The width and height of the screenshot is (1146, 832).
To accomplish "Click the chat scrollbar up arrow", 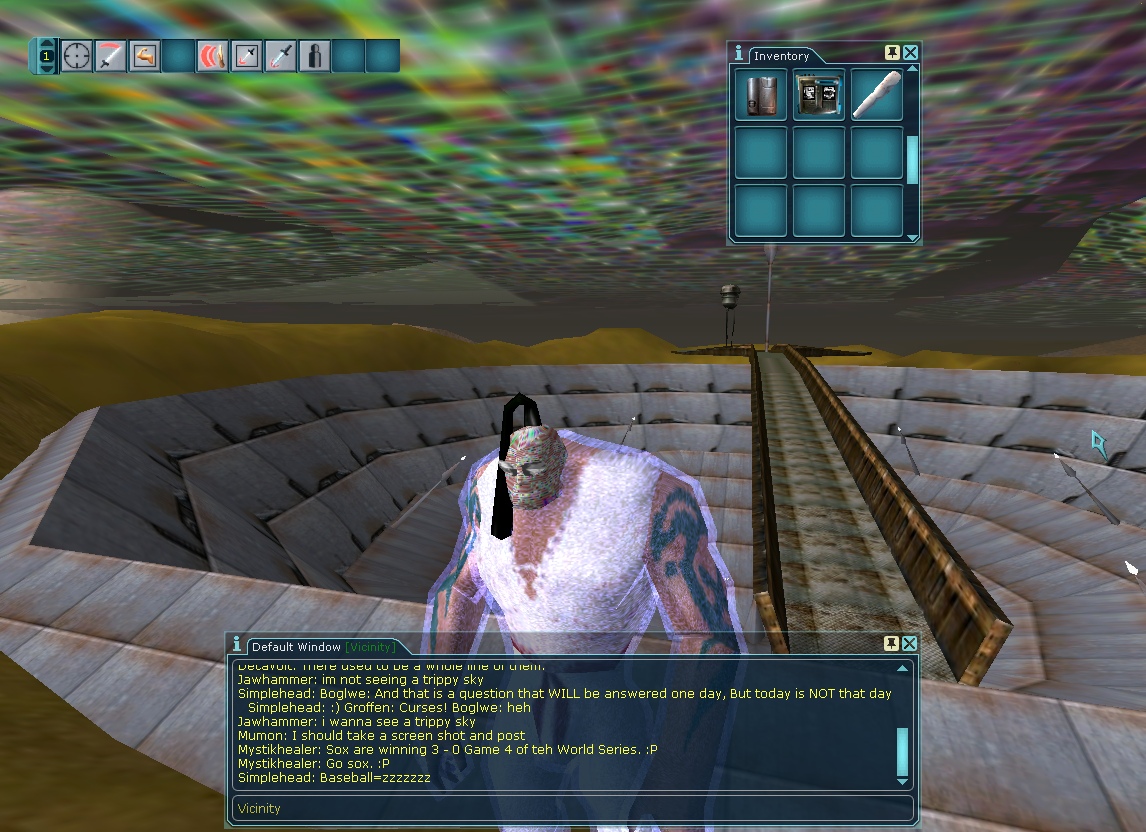I will click(x=903, y=668).
